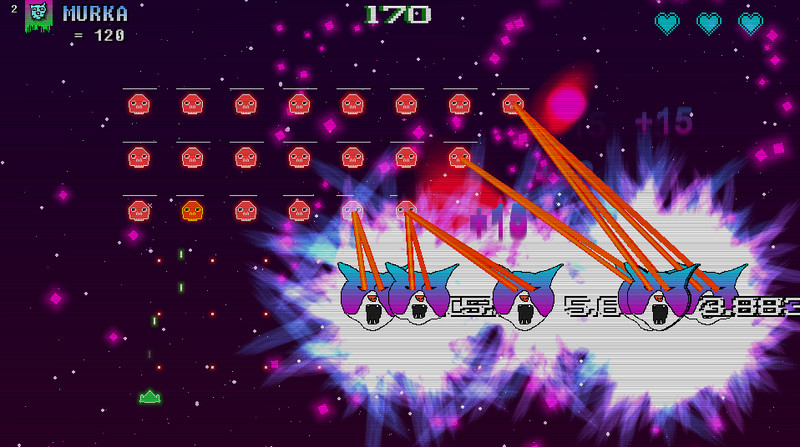800x447 pixels.
Task: Click the MURKA player avatar icon
Action: (38, 15)
